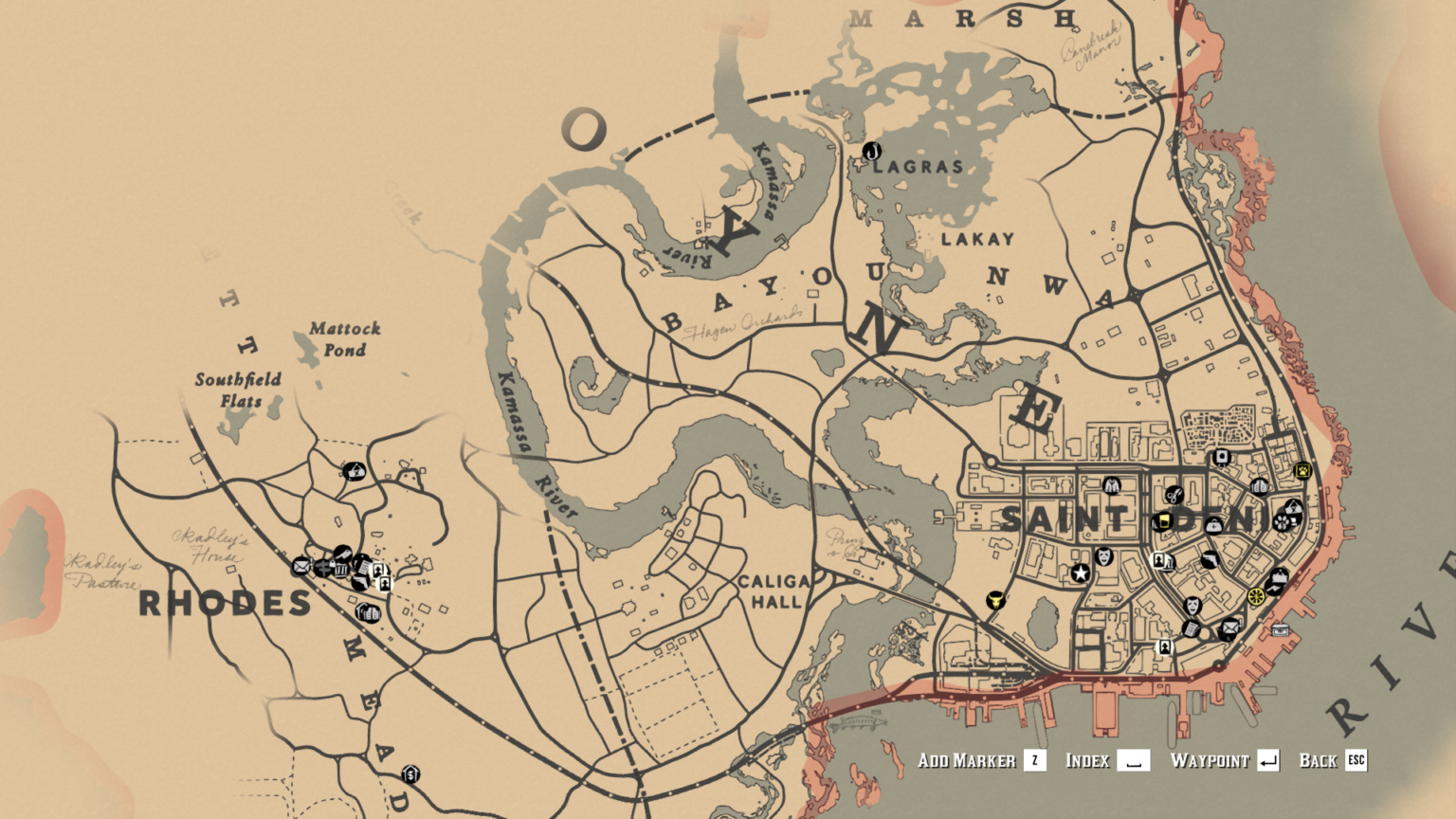
Task: Click the doctor's bag icon in Saint Denis
Action: pyautogui.click(x=1213, y=526)
